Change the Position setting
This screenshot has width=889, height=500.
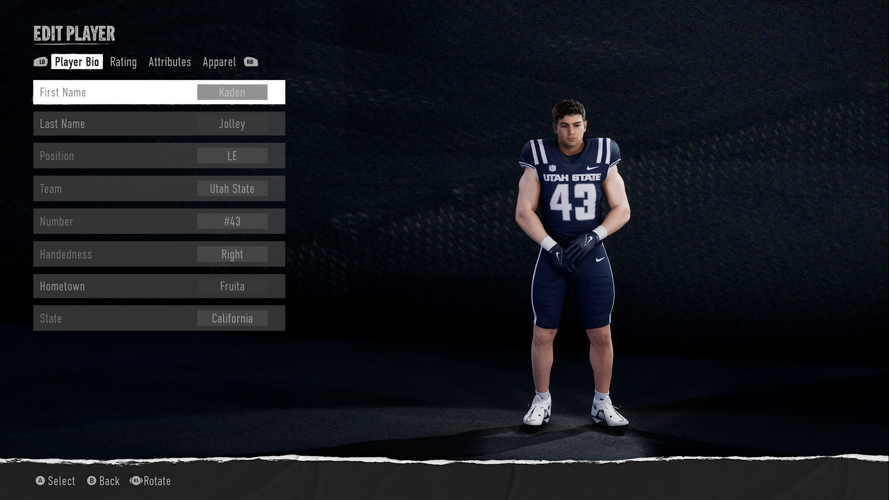tap(159, 156)
